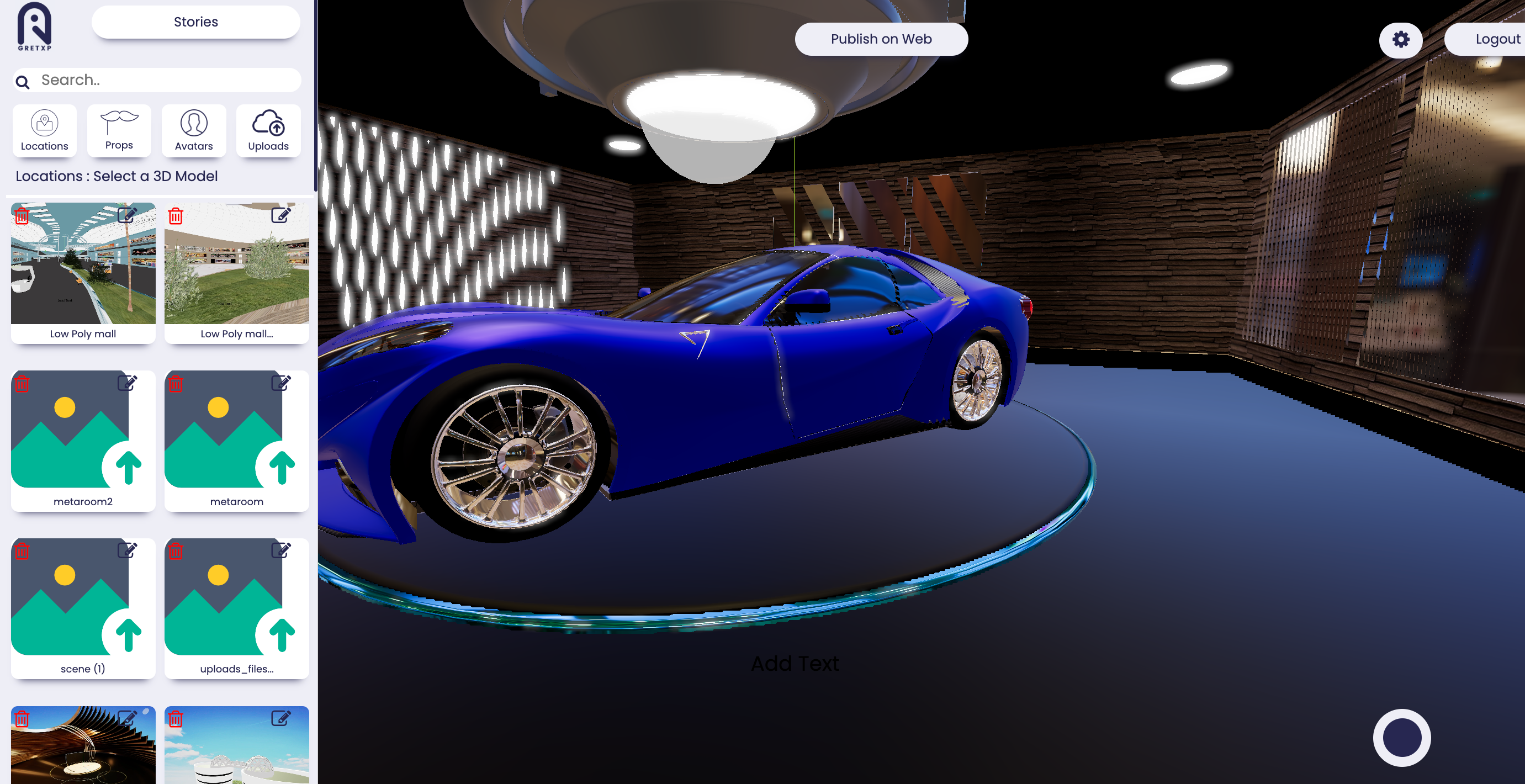Image resolution: width=1525 pixels, height=784 pixels.
Task: Open the Props panel
Action: (119, 131)
